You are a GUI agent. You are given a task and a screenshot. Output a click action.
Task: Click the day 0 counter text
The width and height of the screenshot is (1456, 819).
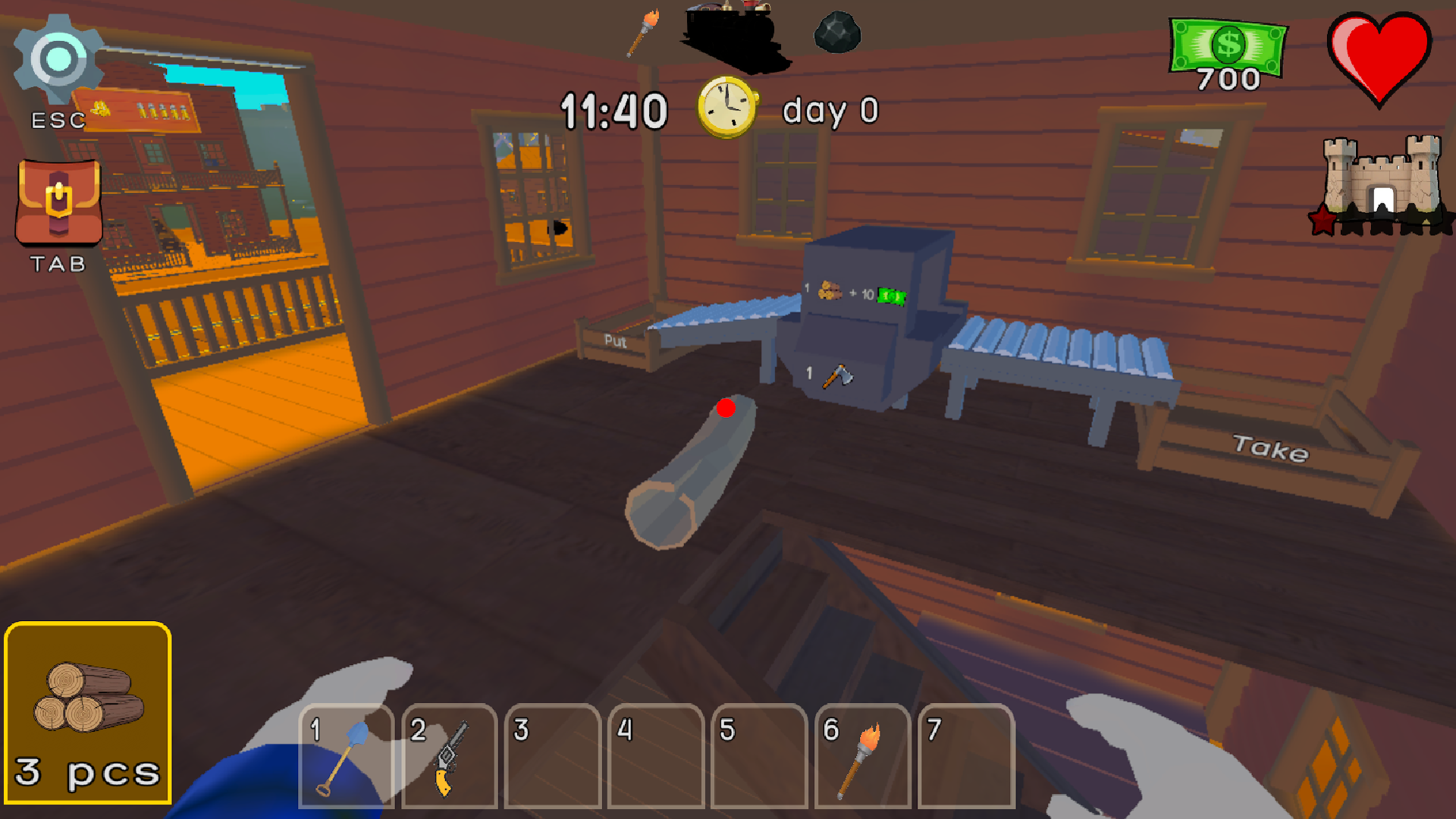(831, 109)
